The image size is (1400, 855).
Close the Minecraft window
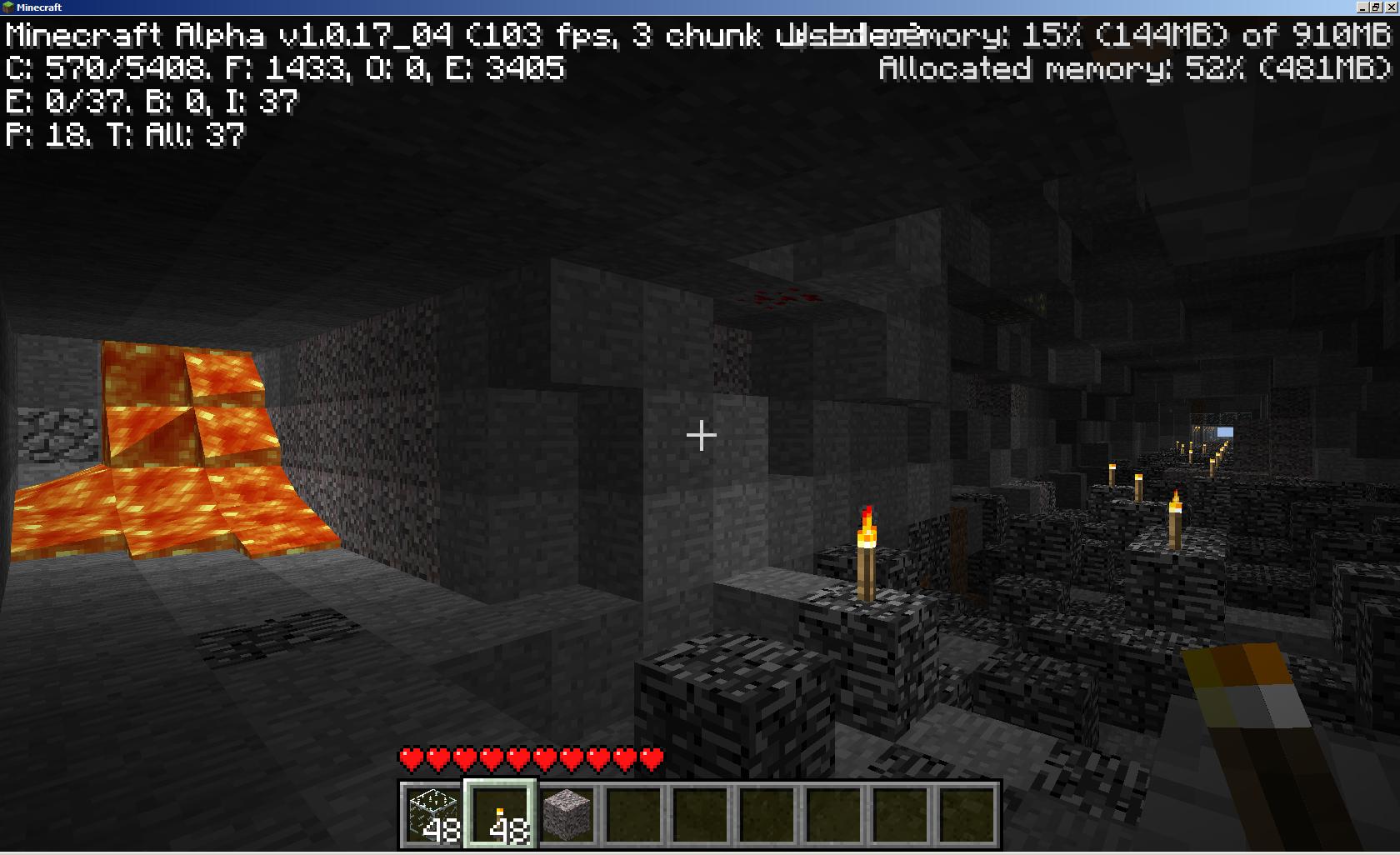tap(1390, 7)
